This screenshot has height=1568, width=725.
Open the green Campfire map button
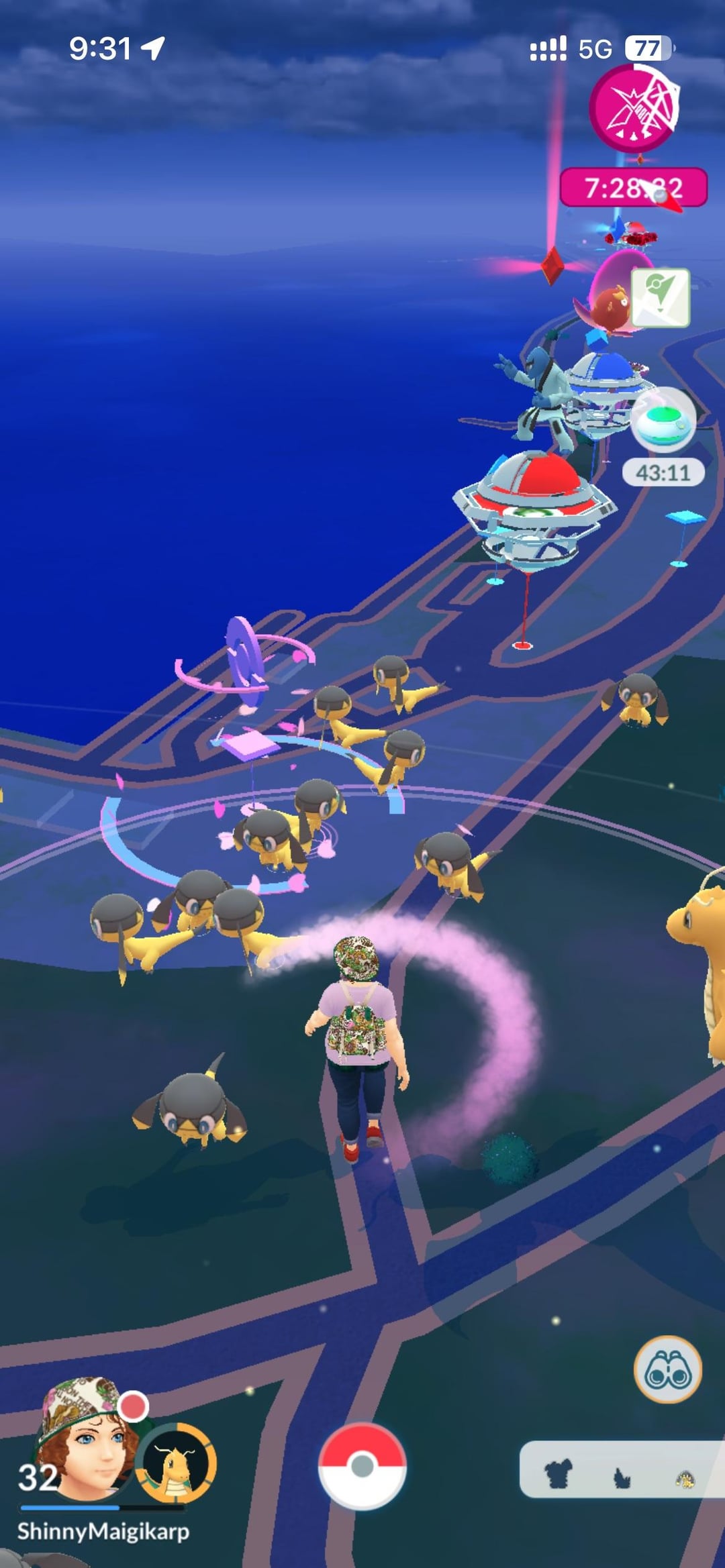661,297
